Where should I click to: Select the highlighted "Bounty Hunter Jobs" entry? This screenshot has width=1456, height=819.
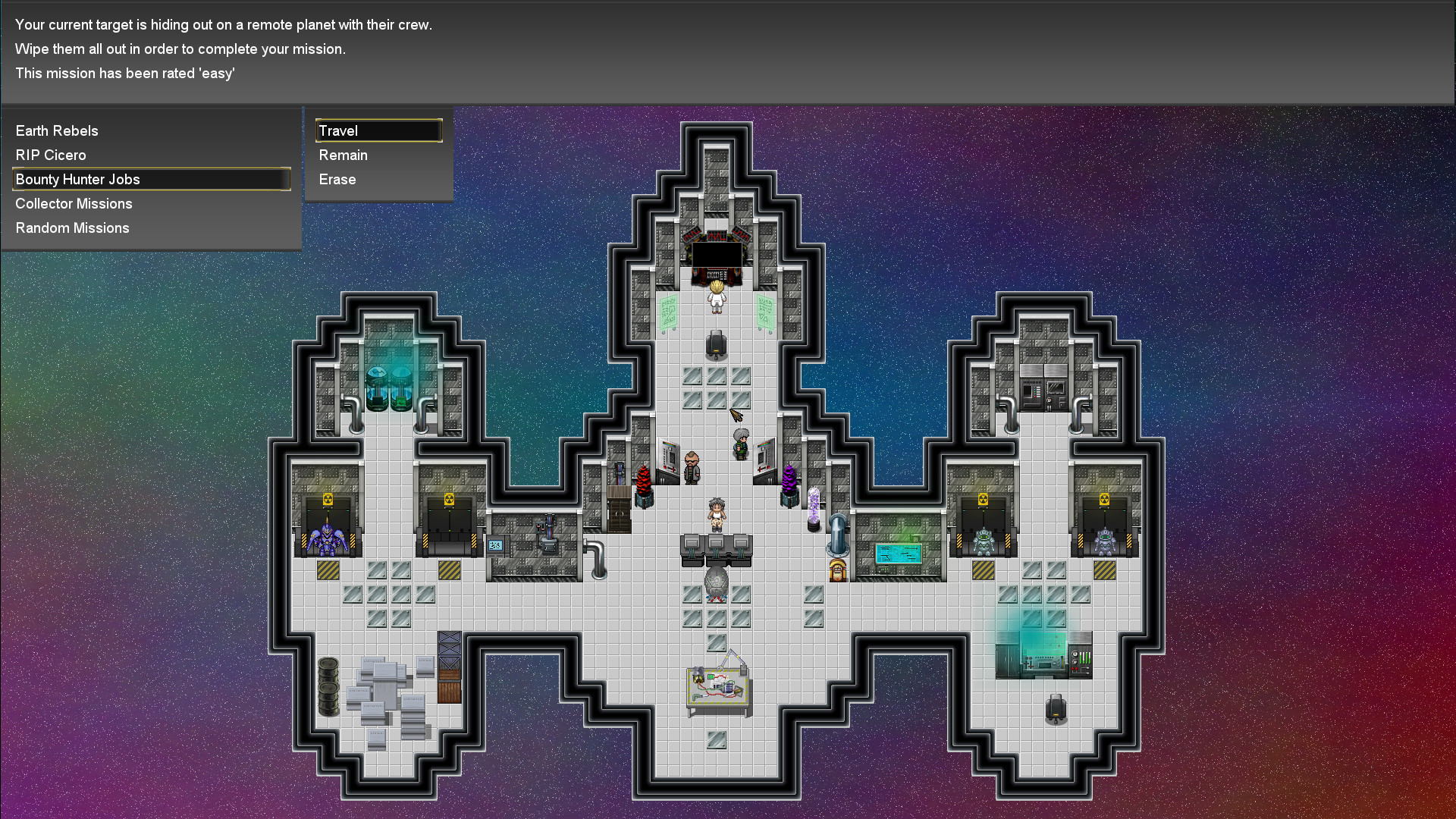point(77,179)
